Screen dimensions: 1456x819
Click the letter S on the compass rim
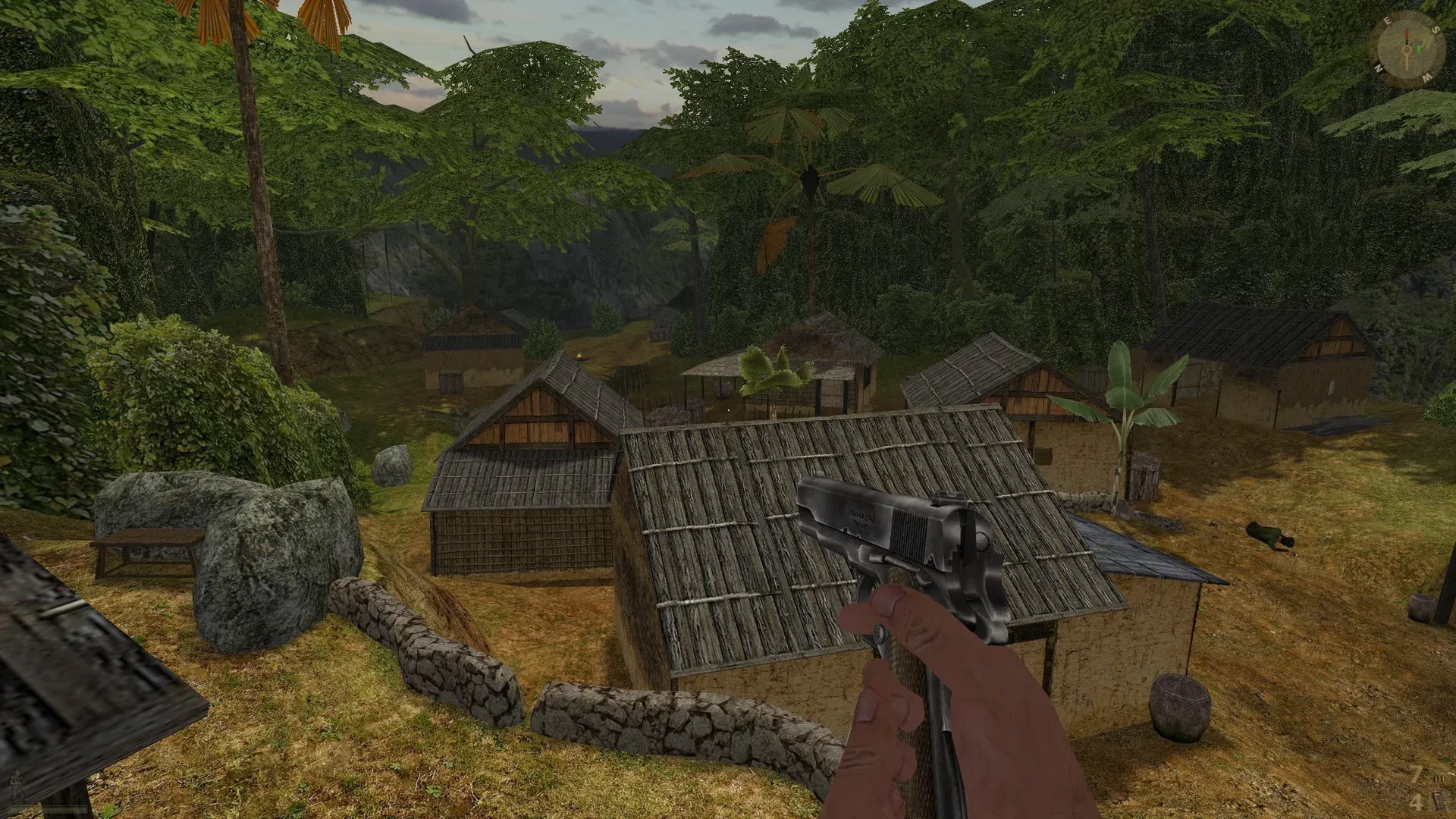point(1436,30)
